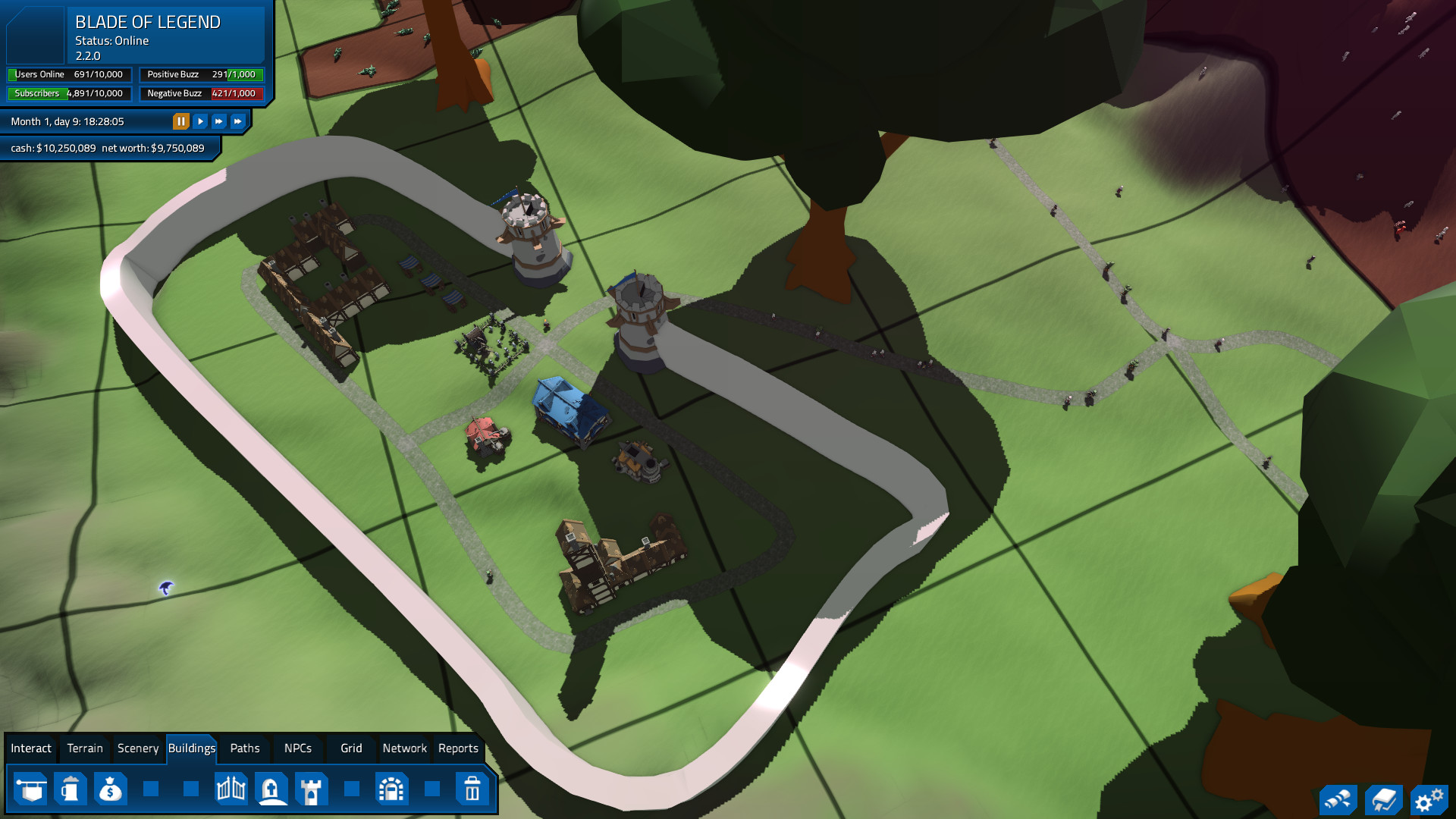
Task: Click the BLADE OF LEGEND title banner
Action: 148,23
